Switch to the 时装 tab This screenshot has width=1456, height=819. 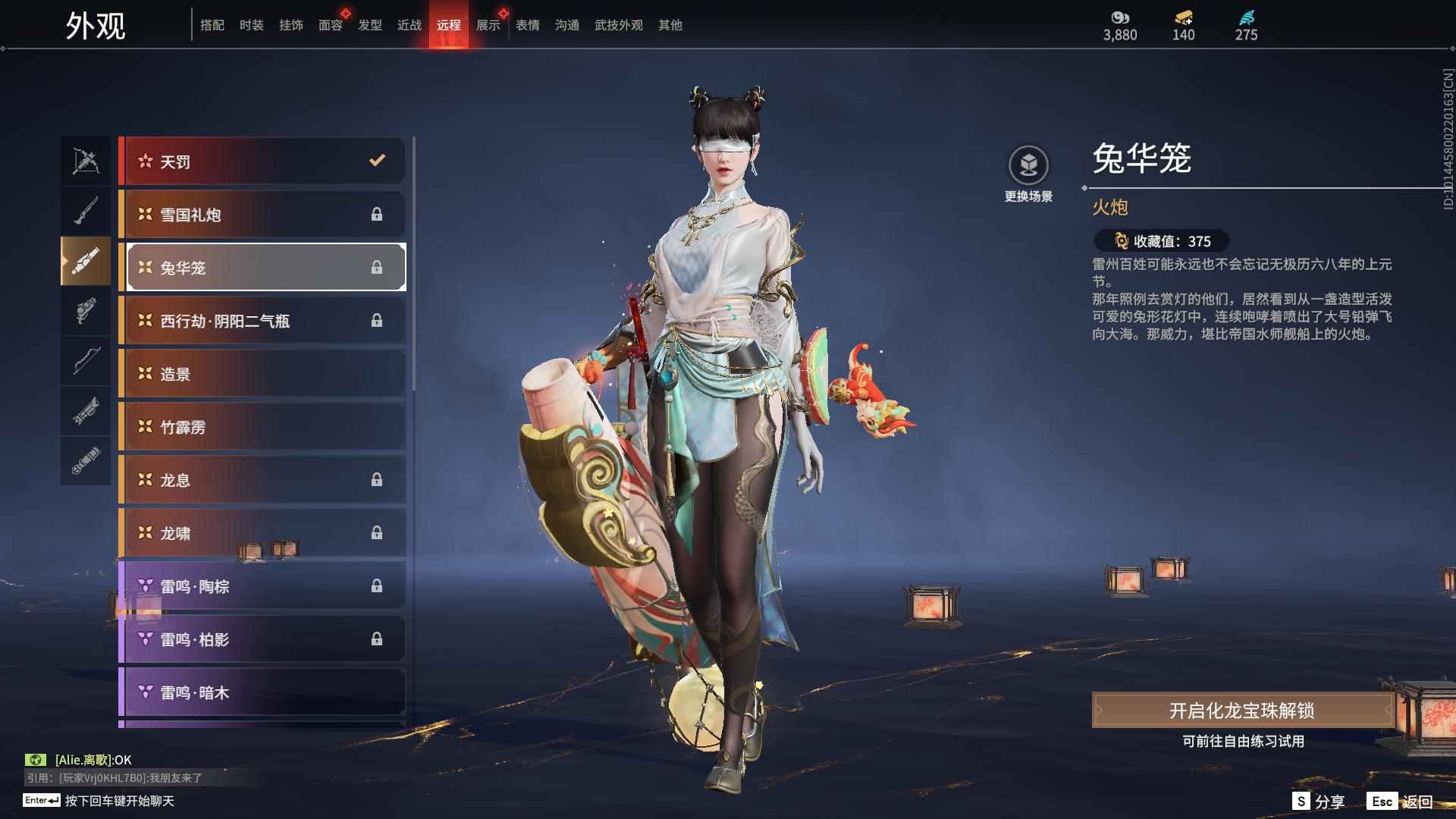[x=251, y=25]
